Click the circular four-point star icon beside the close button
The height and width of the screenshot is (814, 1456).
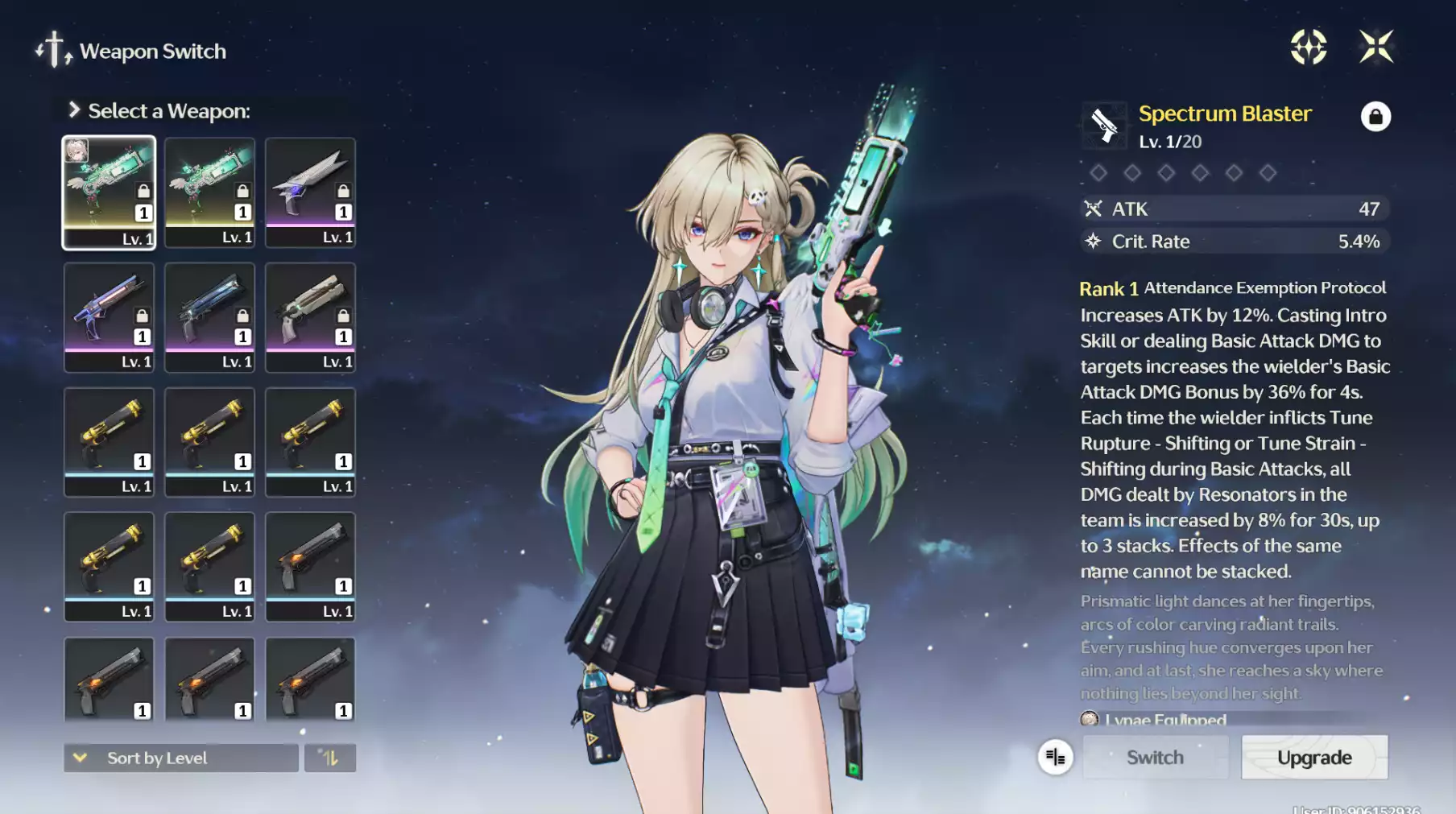pos(1309,47)
